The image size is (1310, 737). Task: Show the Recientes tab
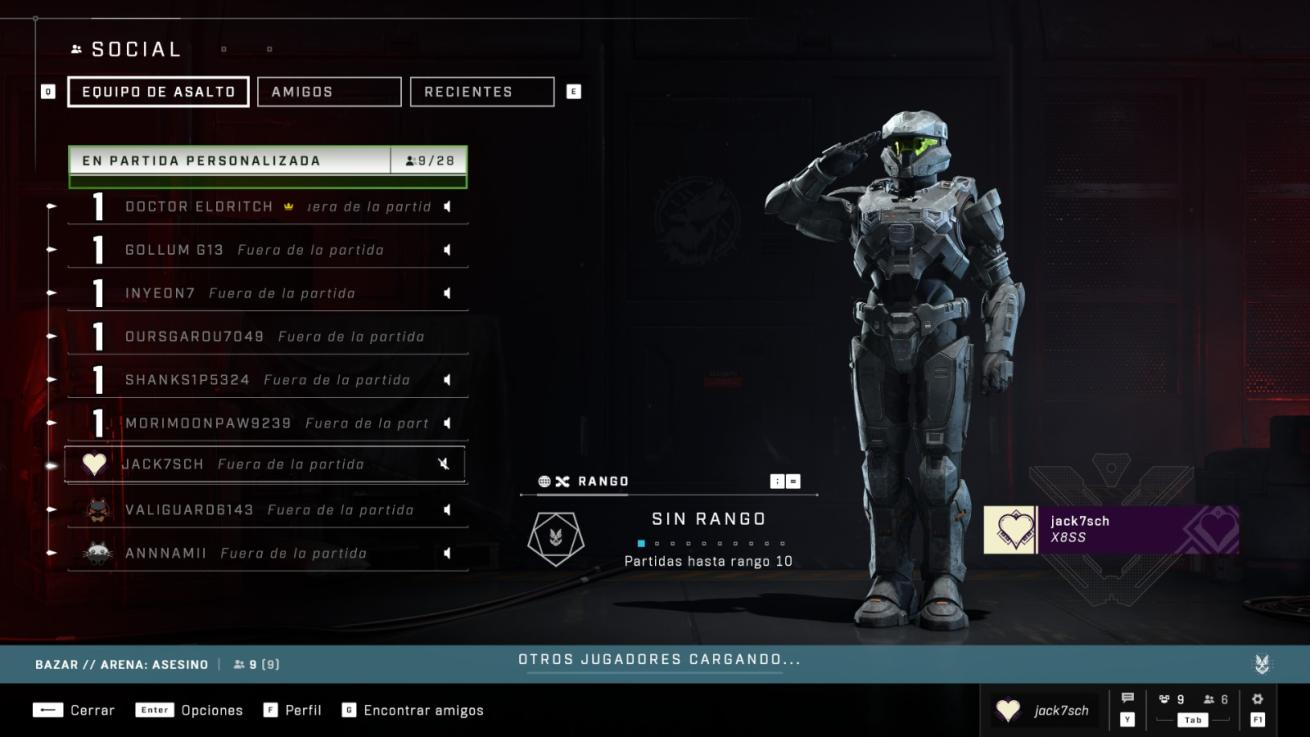pyautogui.click(x=481, y=92)
